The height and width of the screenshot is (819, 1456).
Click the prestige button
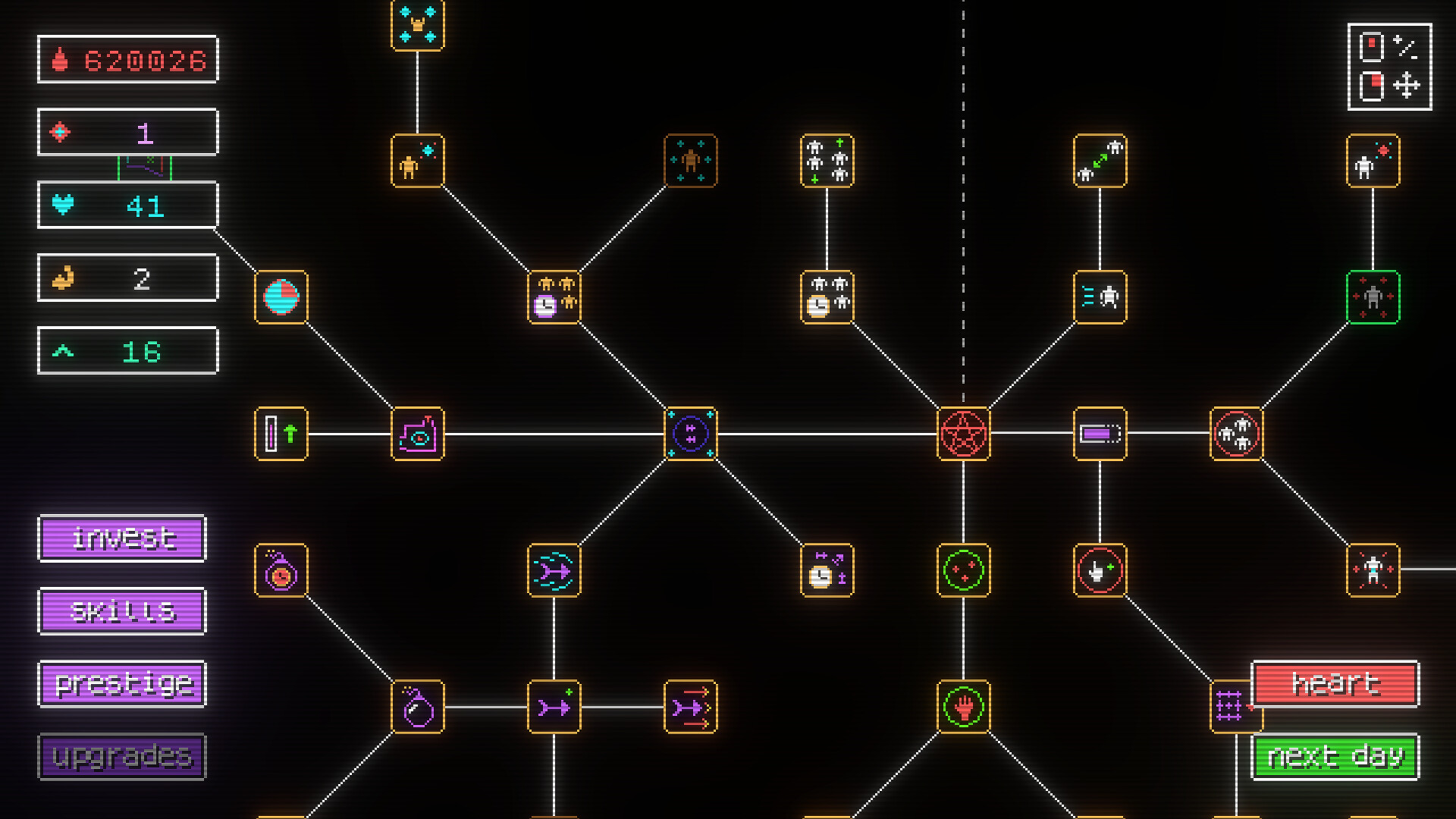coord(121,683)
